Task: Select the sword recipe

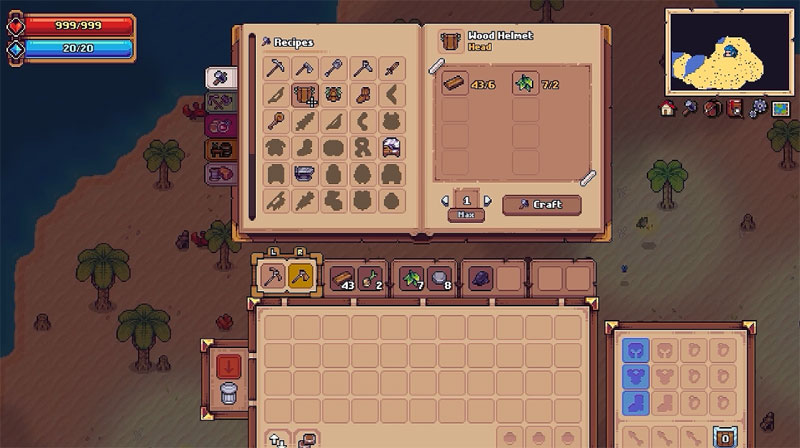Action: (393, 69)
